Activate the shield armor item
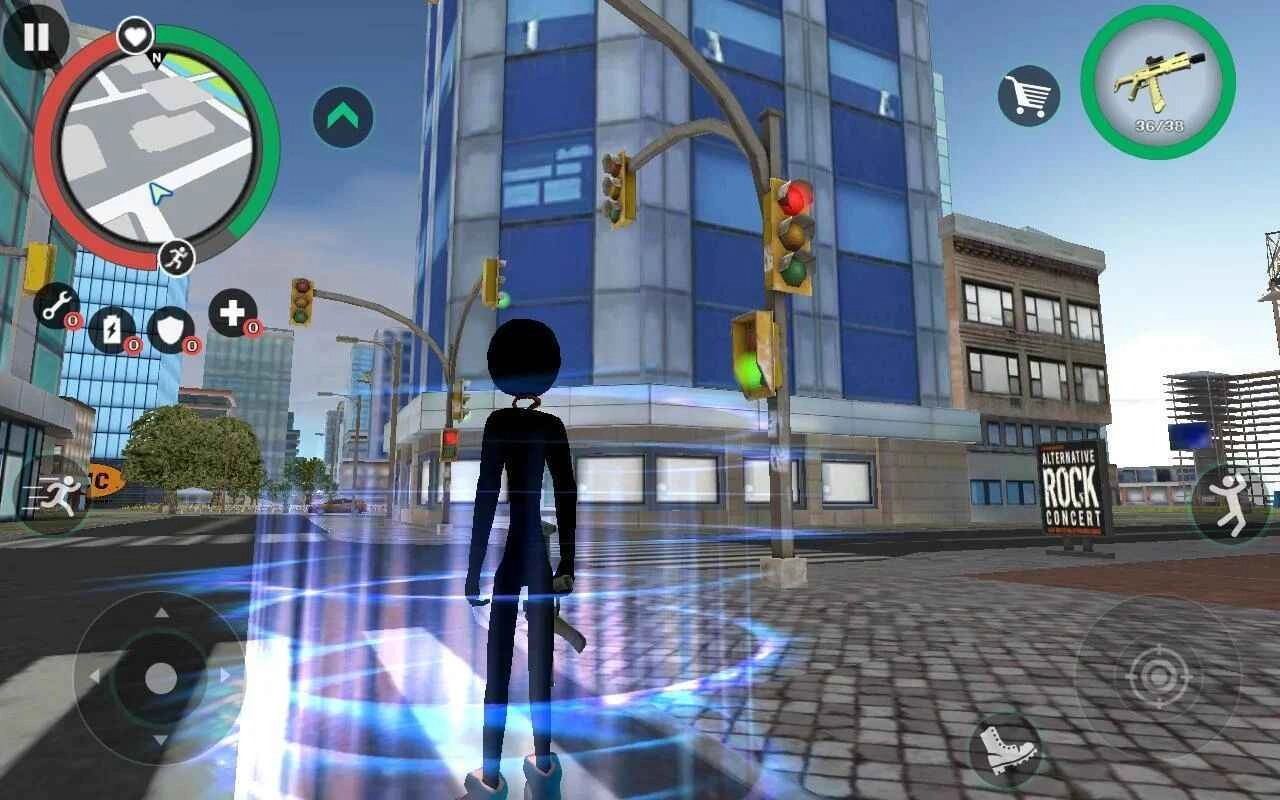 point(172,330)
